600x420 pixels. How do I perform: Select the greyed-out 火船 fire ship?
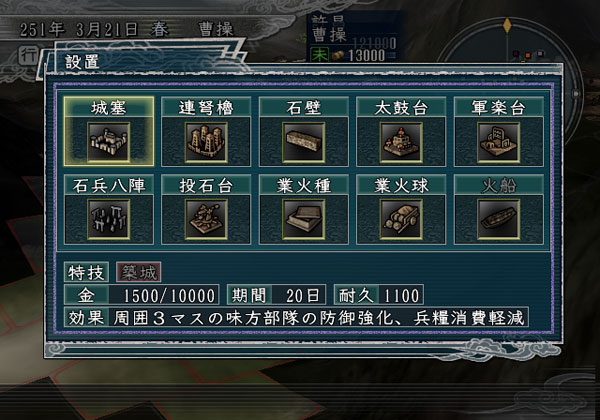tap(499, 209)
